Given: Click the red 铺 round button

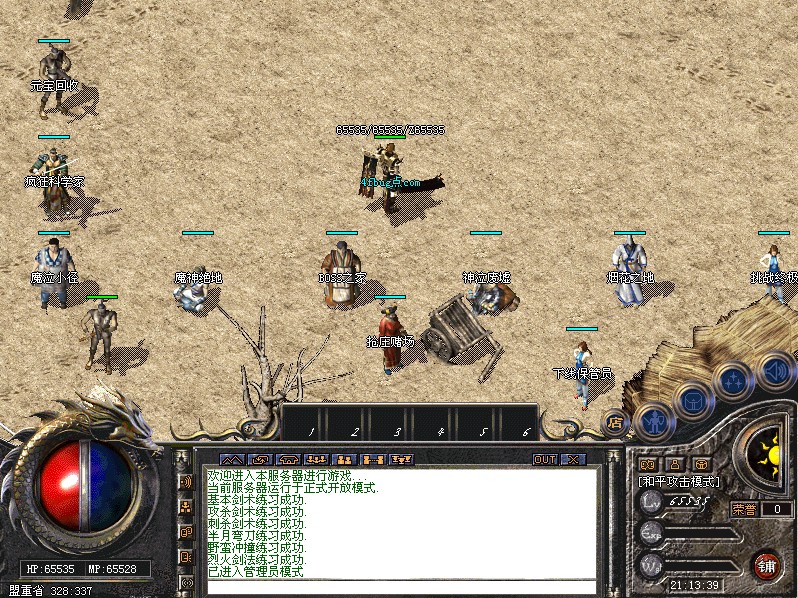Looking at the screenshot, I should tap(767, 565).
